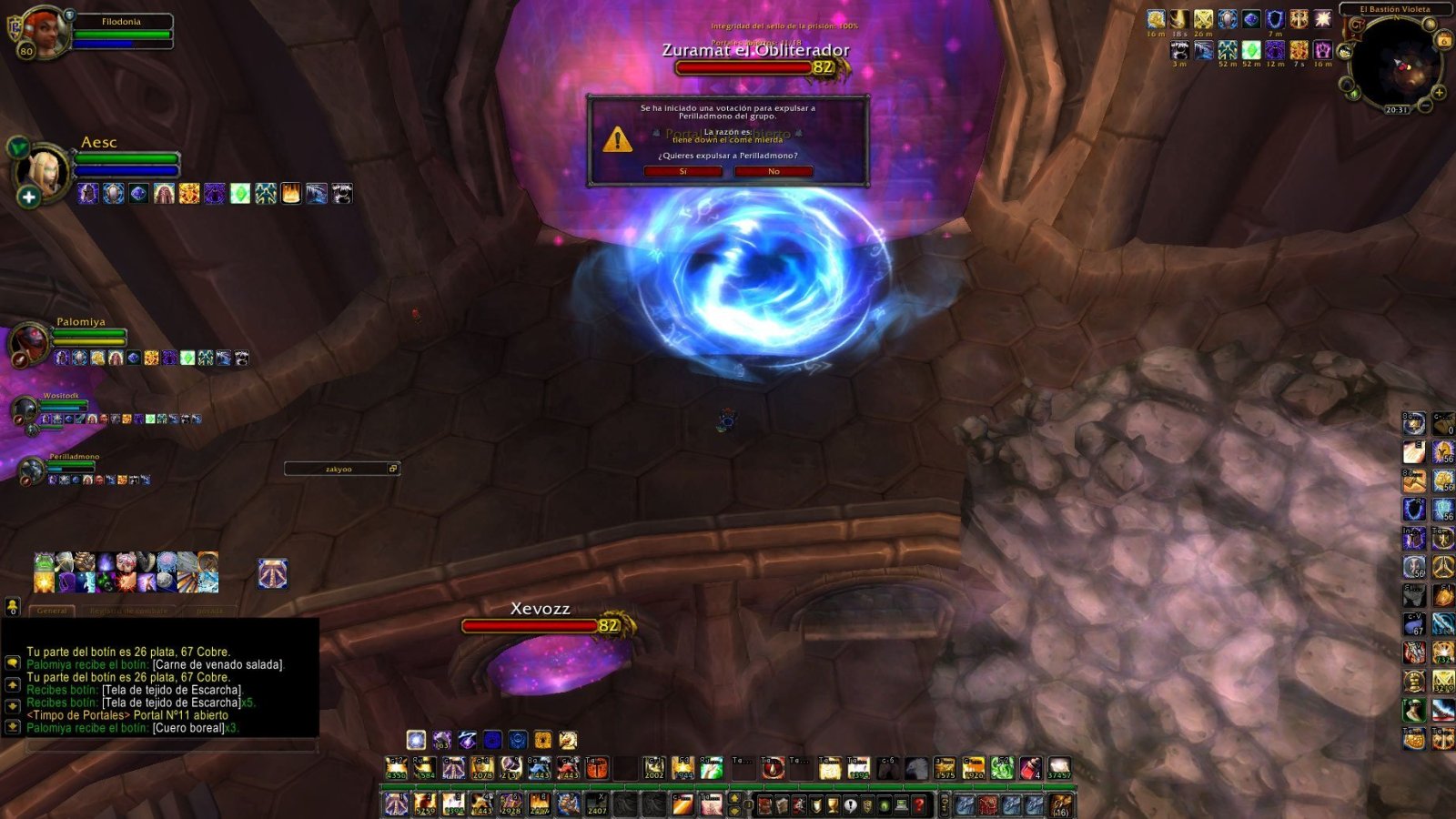Viewport: 1456px width, 819px height.
Task: Open the social friends button above chat
Action: pyautogui.click(x=13, y=606)
